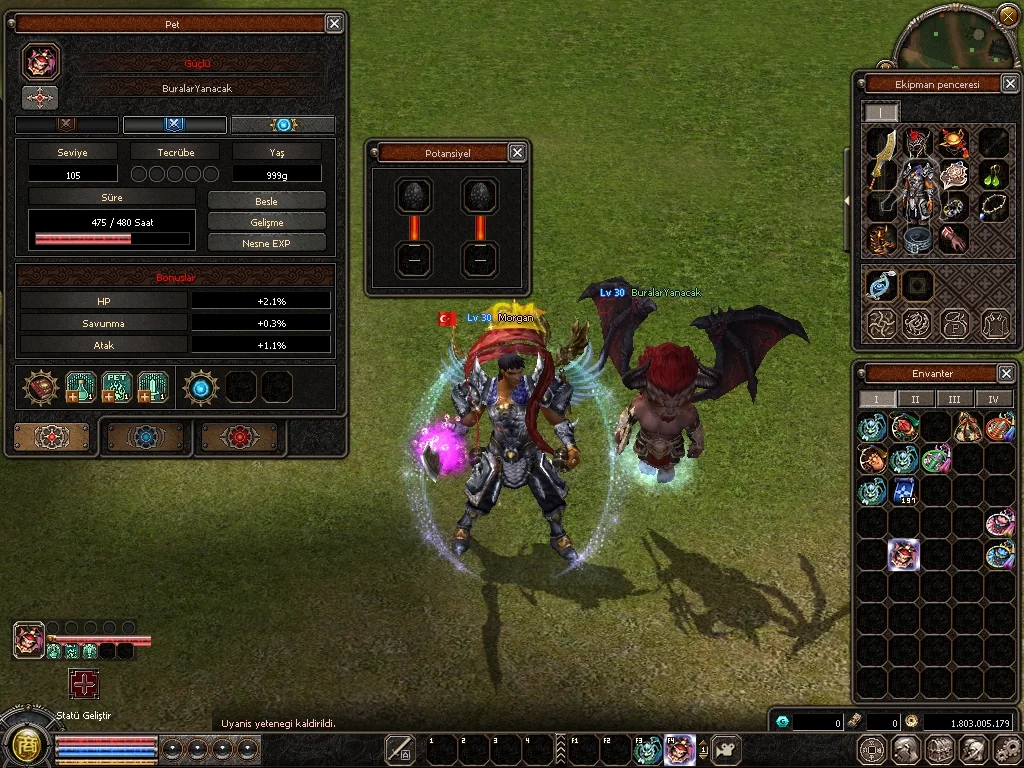Click the Statü Geliştir red plus icon

84,684
